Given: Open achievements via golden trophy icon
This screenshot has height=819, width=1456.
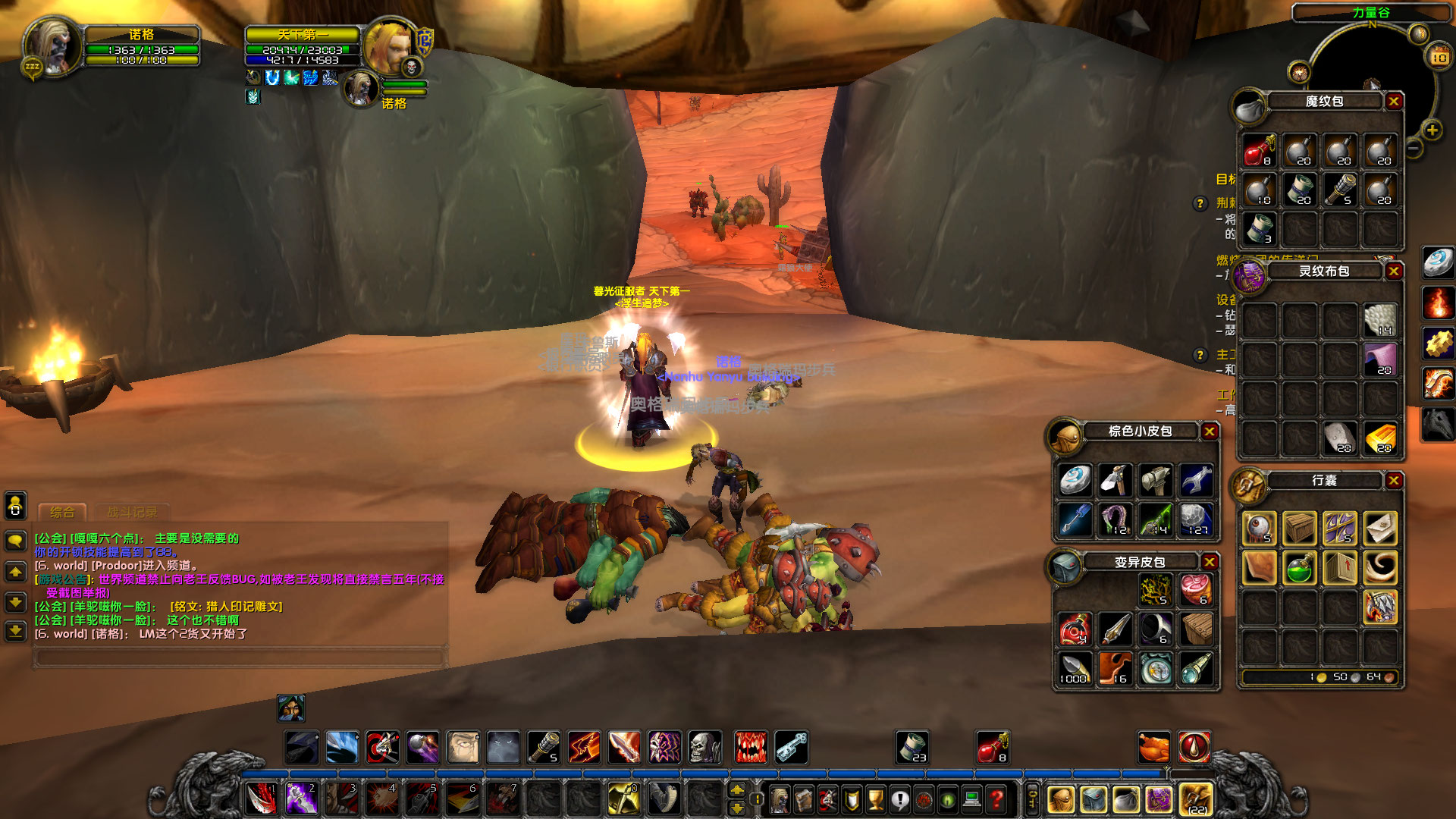Looking at the screenshot, I should point(874,799).
